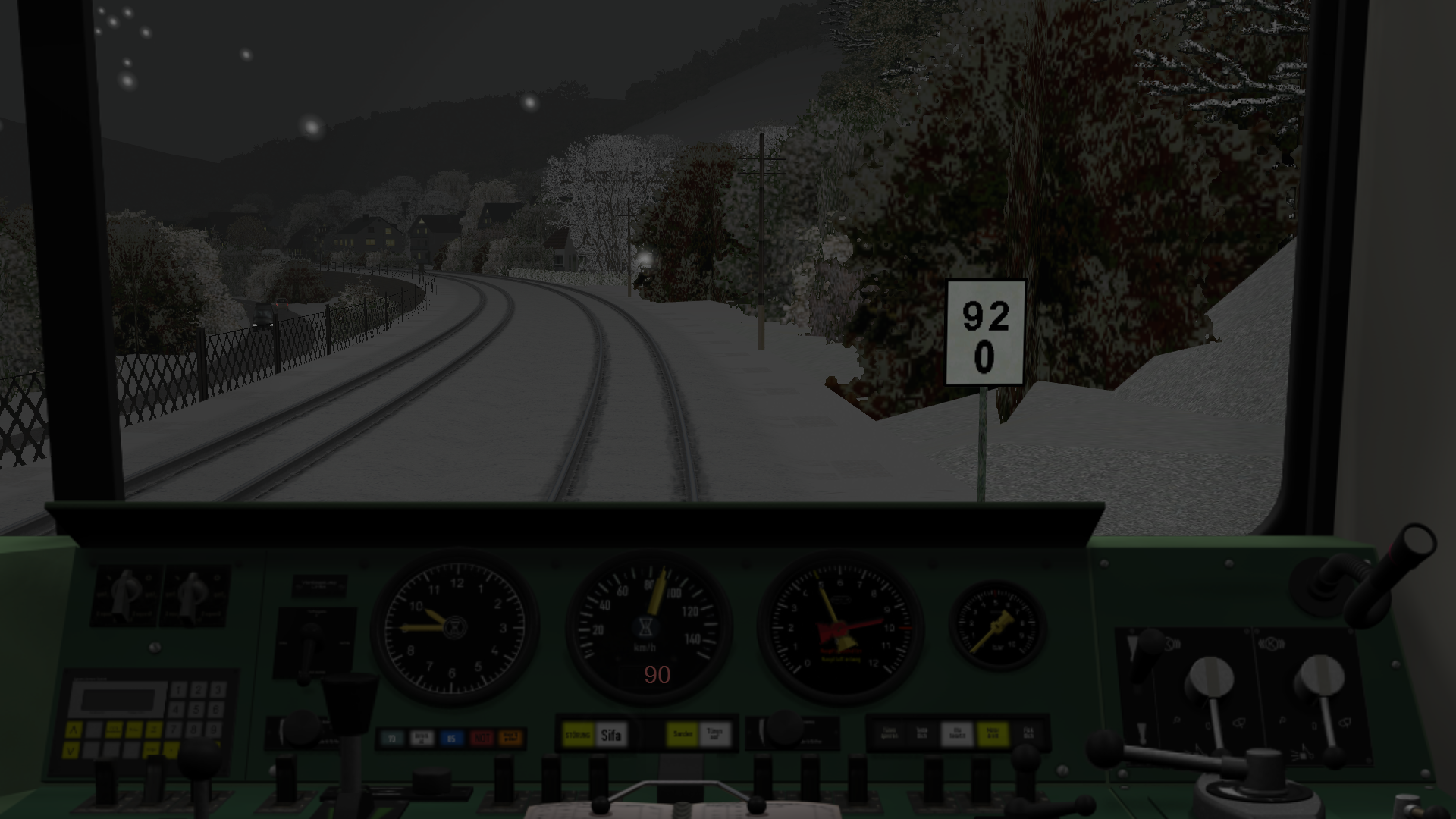The width and height of the screenshot is (1456, 819).
Task: Click the white Türen auf button
Action: (x=714, y=734)
